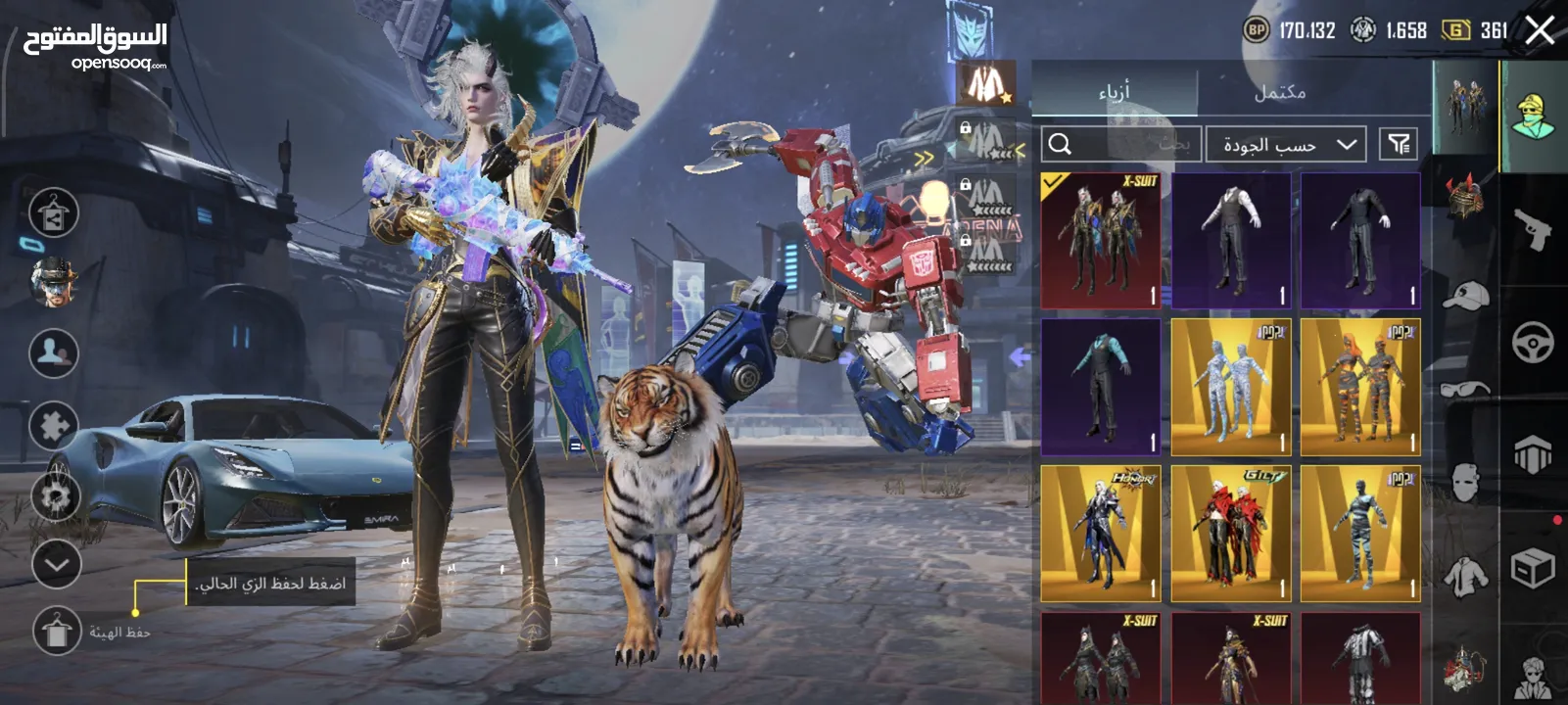Select the equipped X-Suit outfit with checkmark

tap(1101, 241)
